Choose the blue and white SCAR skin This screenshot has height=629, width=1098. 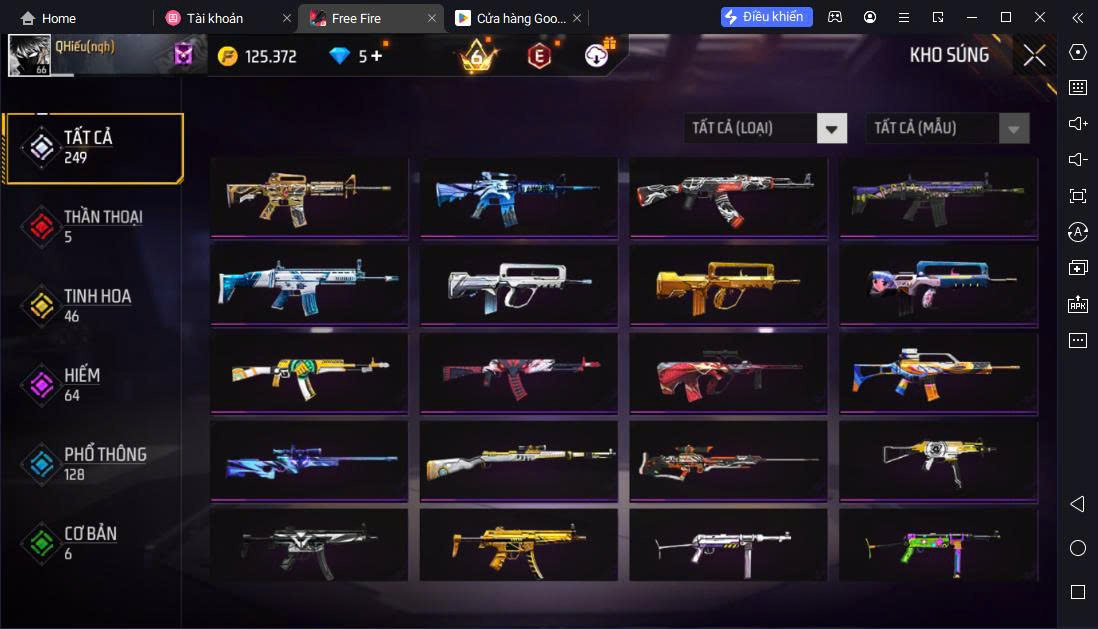[309, 285]
